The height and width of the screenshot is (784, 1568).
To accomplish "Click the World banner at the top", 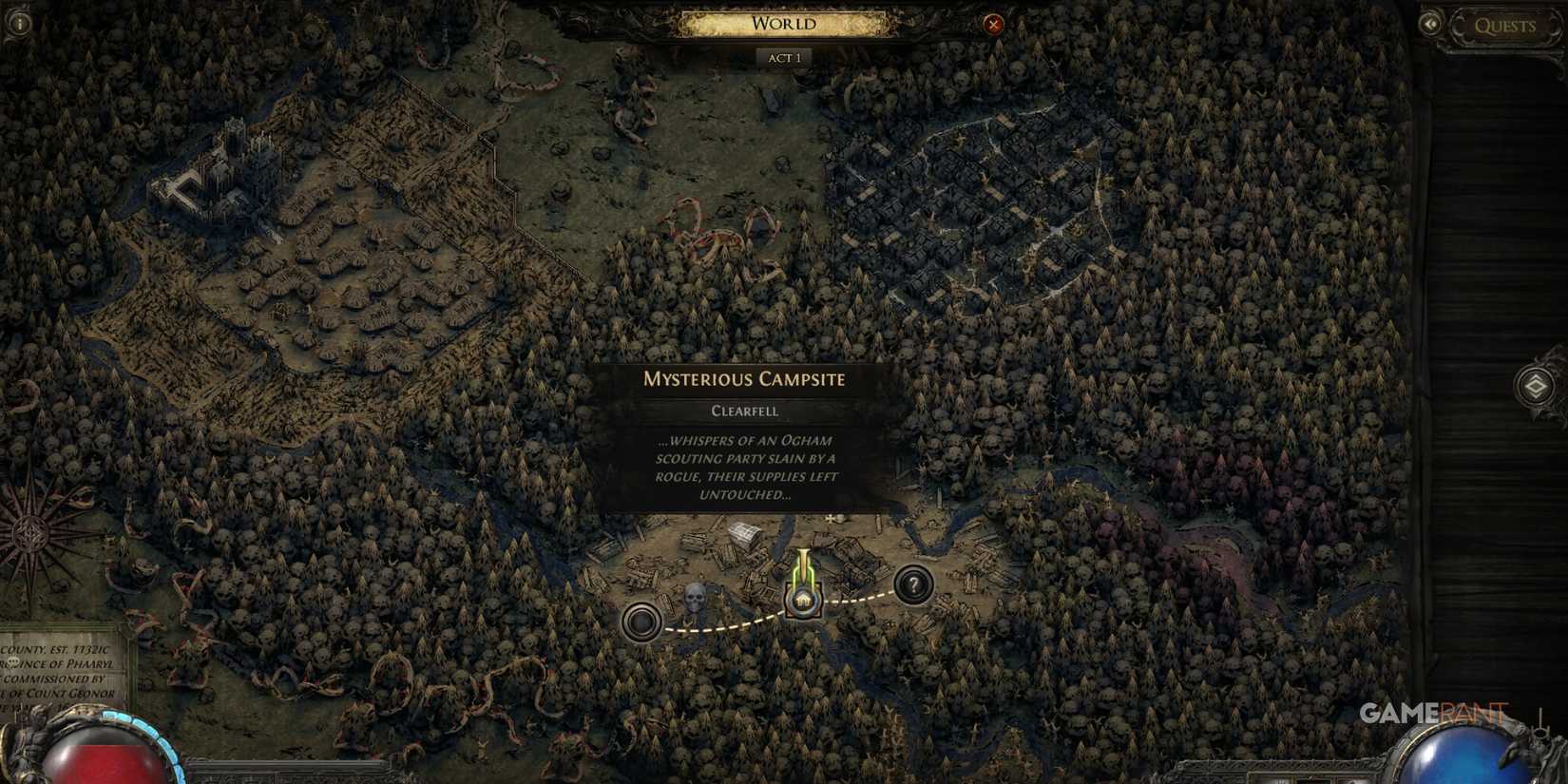I will coord(784,22).
